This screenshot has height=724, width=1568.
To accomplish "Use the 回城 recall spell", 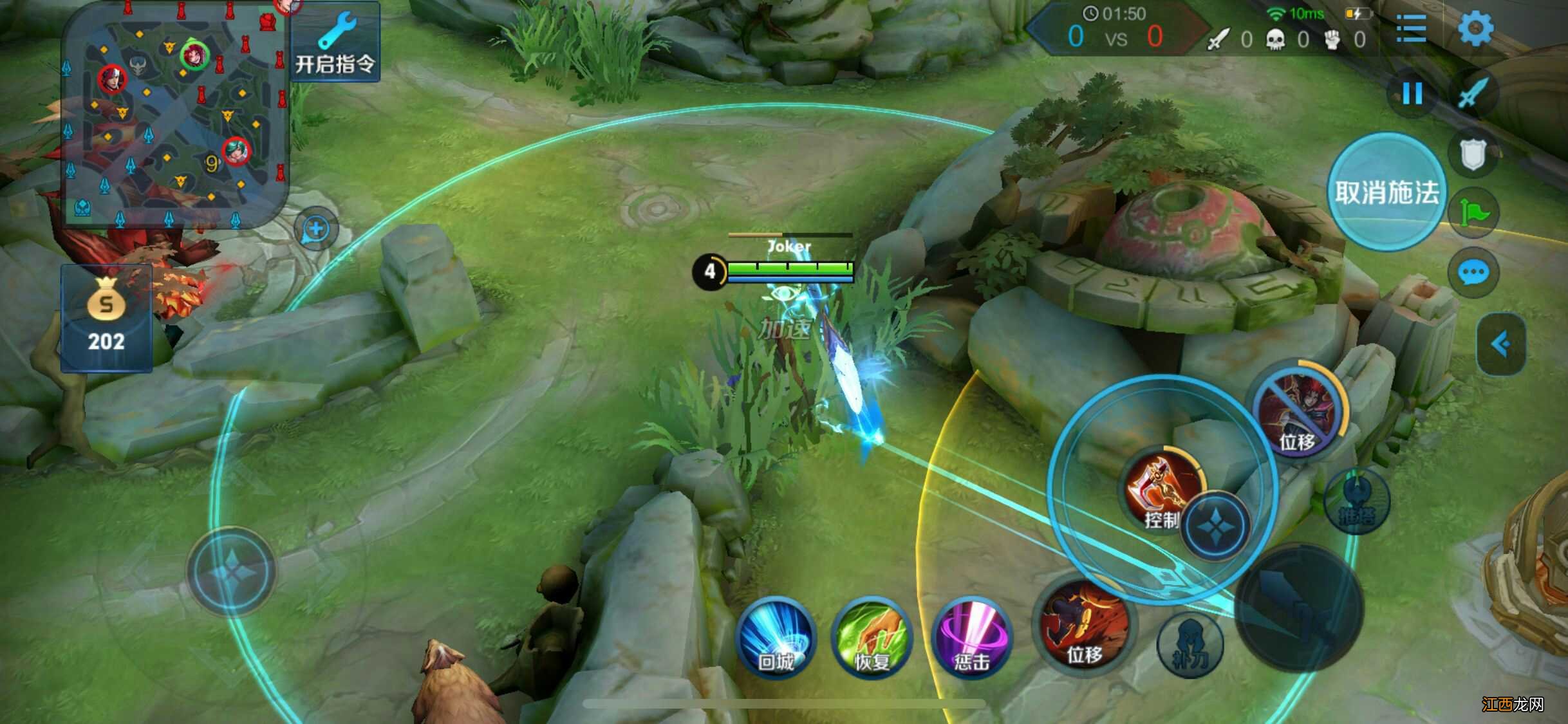I will click(776, 638).
